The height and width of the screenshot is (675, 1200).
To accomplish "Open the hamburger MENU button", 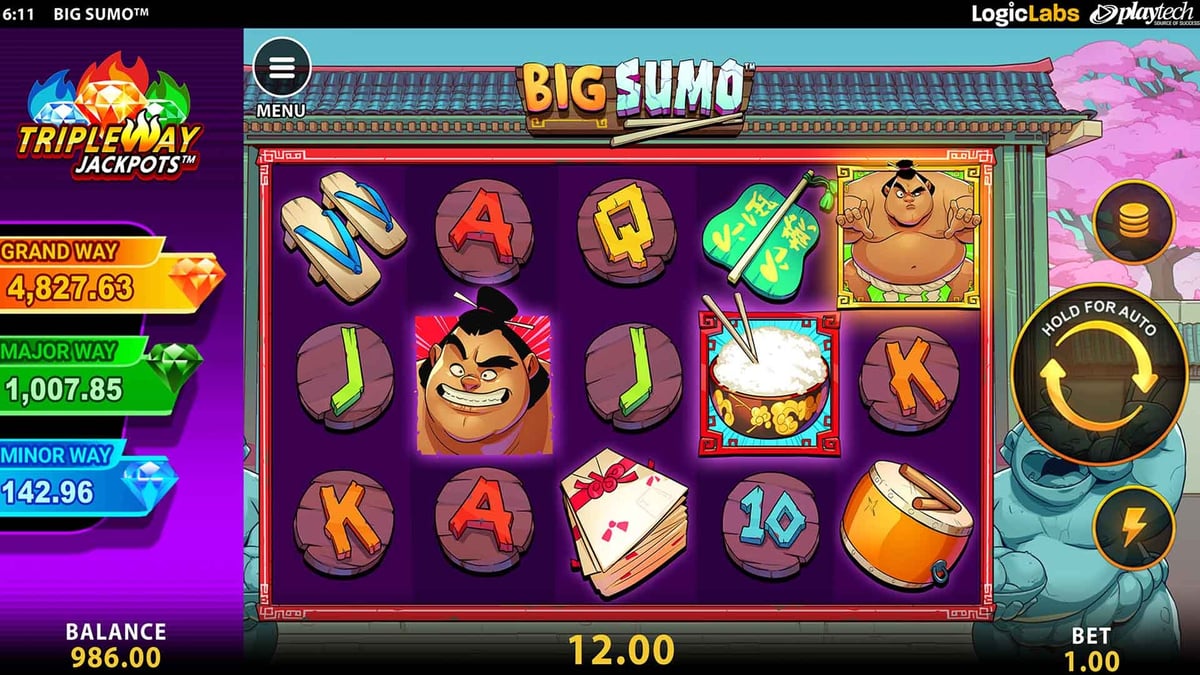I will click(282, 68).
